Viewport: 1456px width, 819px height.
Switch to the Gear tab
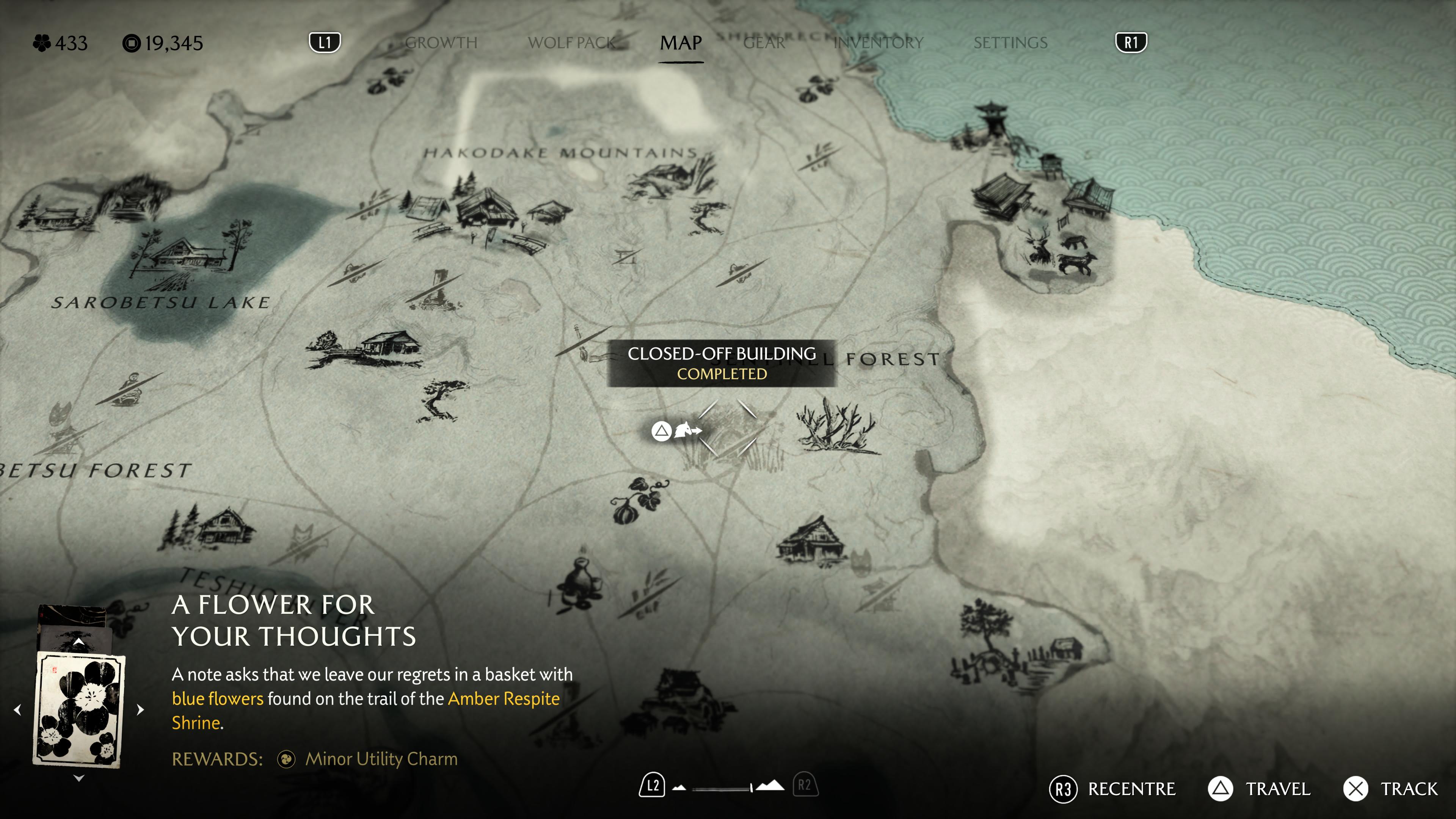tap(764, 43)
